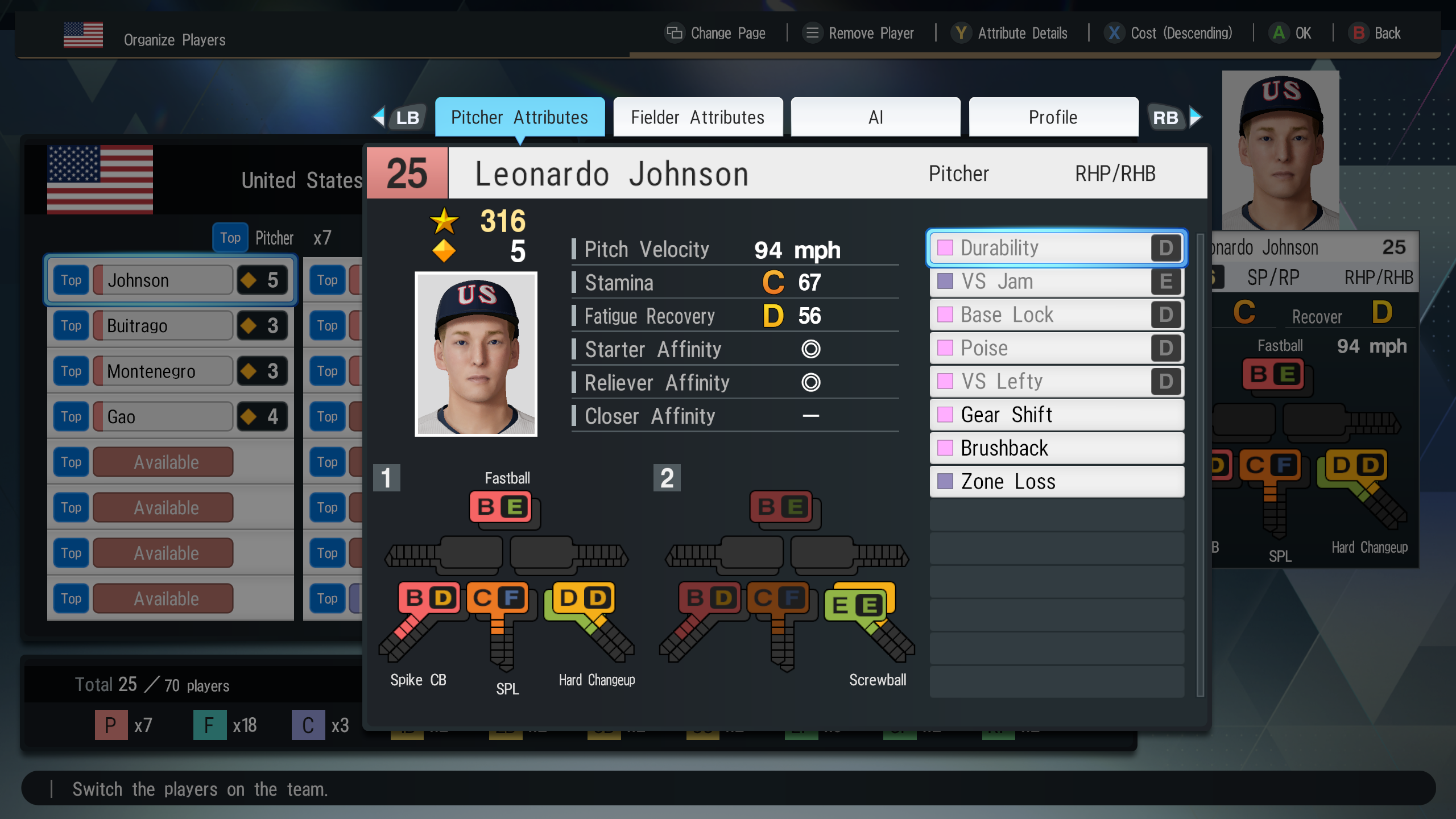
Task: Choose Buitrago from the roster
Action: [163, 325]
